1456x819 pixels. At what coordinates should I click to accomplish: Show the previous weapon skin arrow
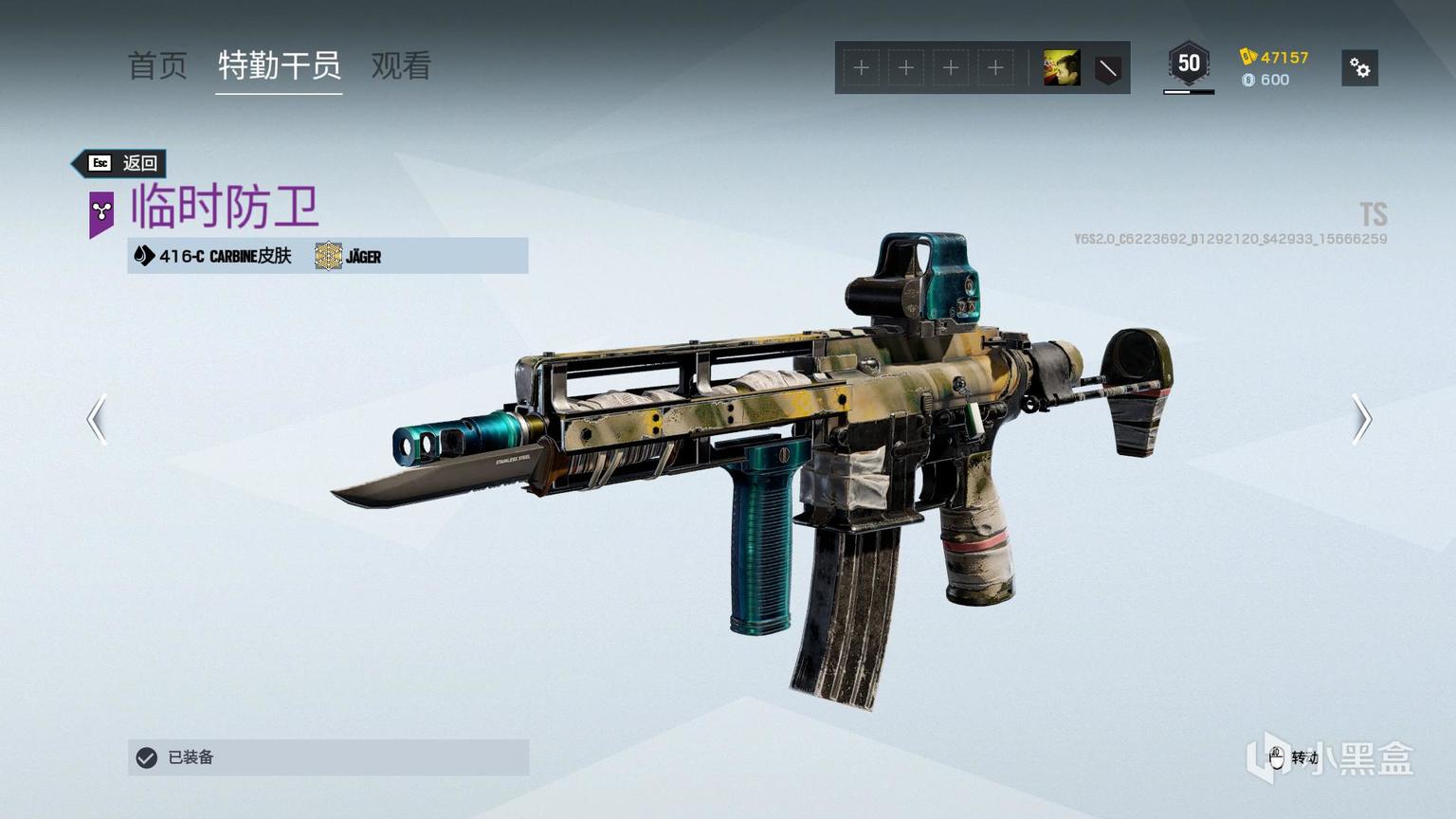(97, 419)
